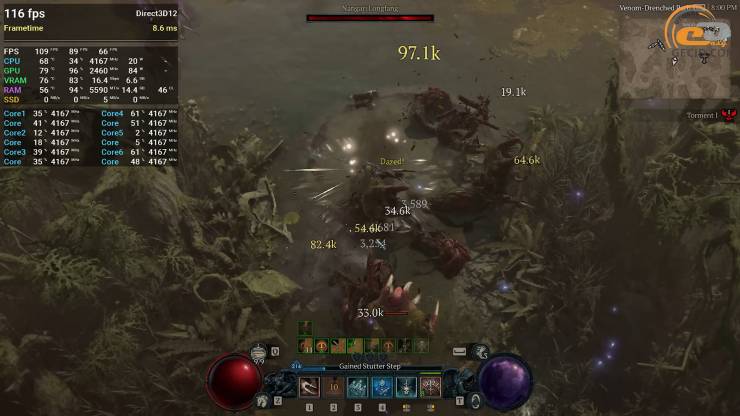Viewport: 740px width, 416px height.
Task: Activate the third skill bar ability
Action: coord(358,387)
